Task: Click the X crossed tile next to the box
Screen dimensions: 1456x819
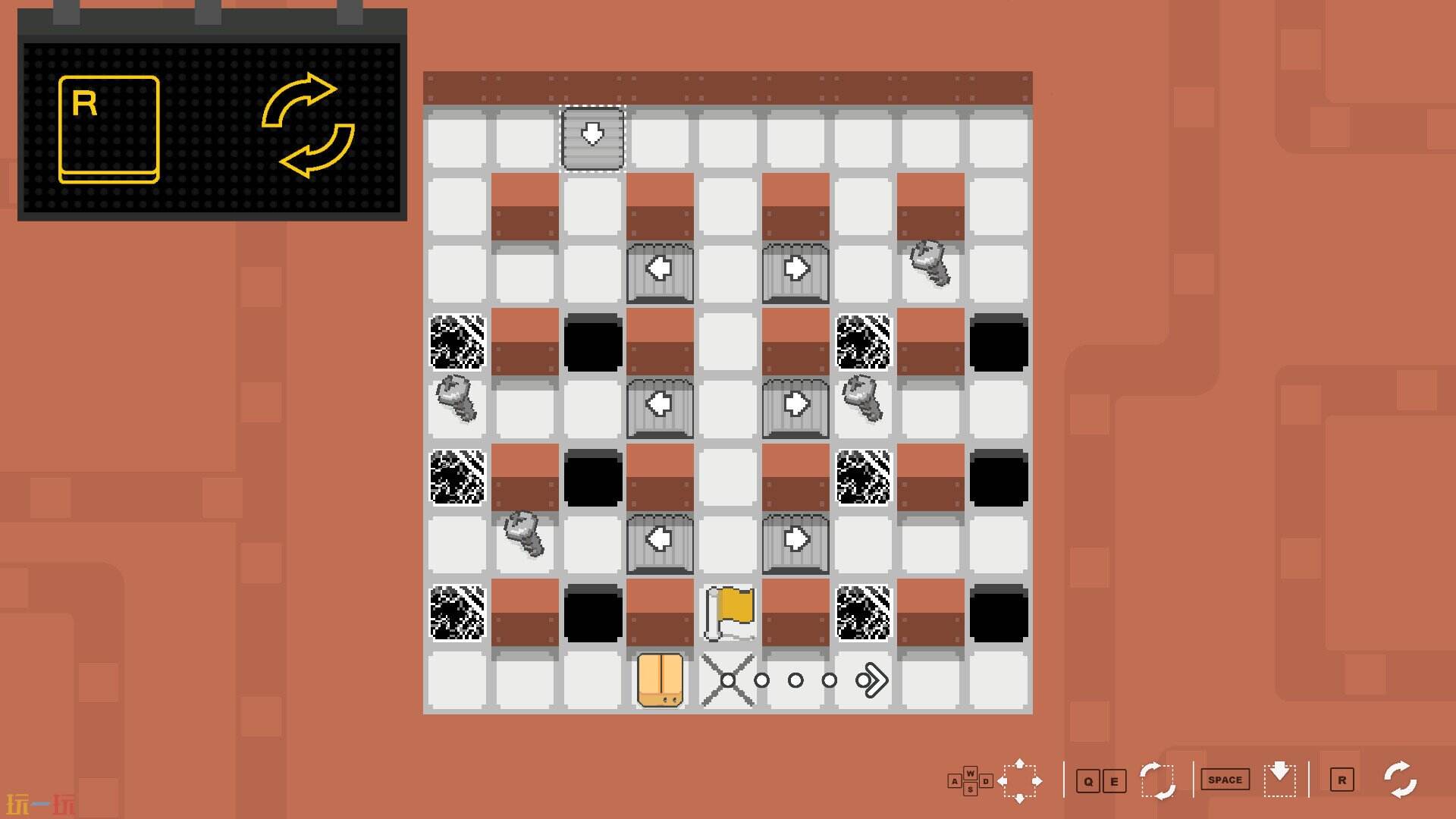Action: click(726, 680)
